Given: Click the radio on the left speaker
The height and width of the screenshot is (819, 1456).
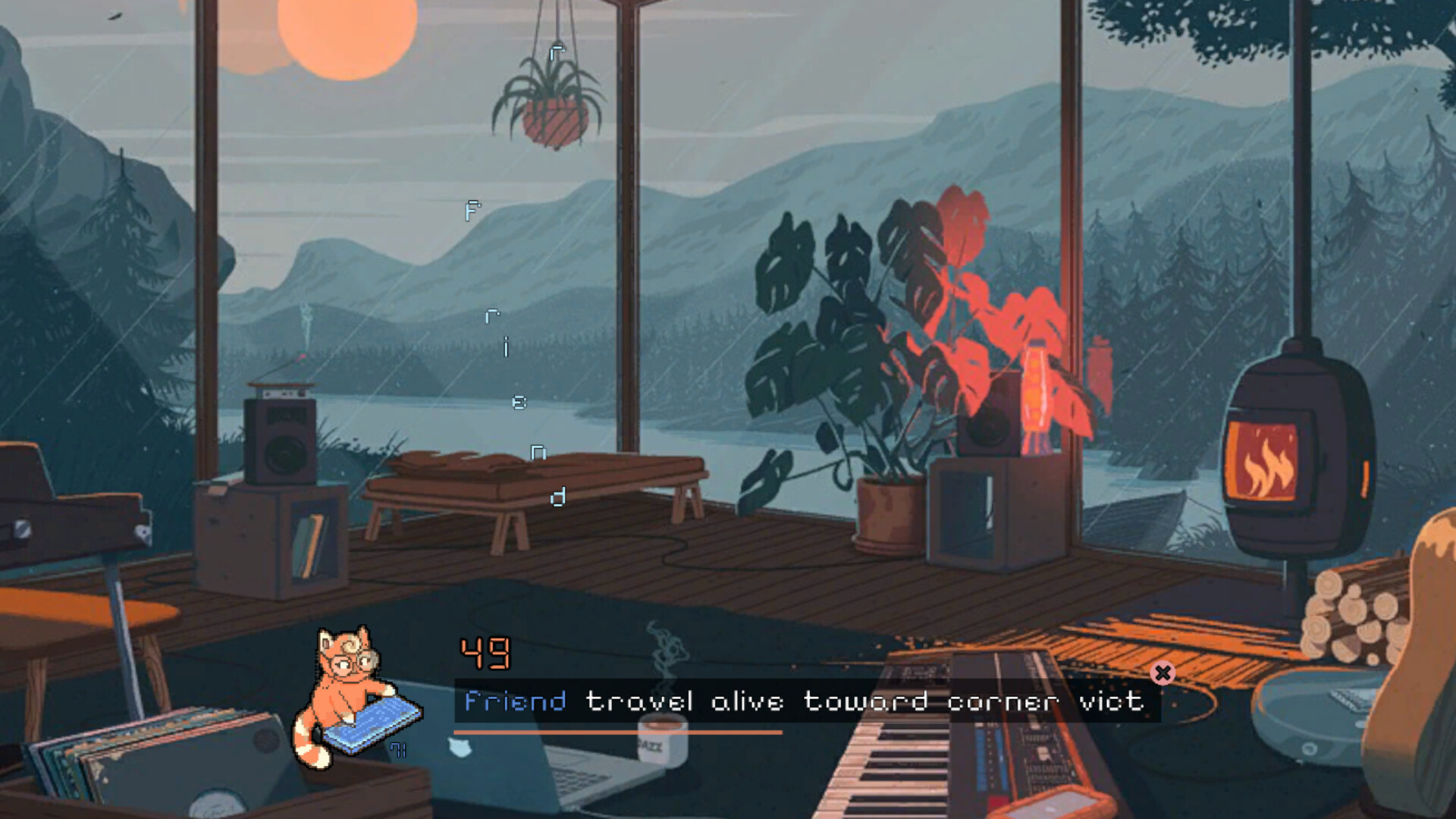Looking at the screenshot, I should [282, 393].
